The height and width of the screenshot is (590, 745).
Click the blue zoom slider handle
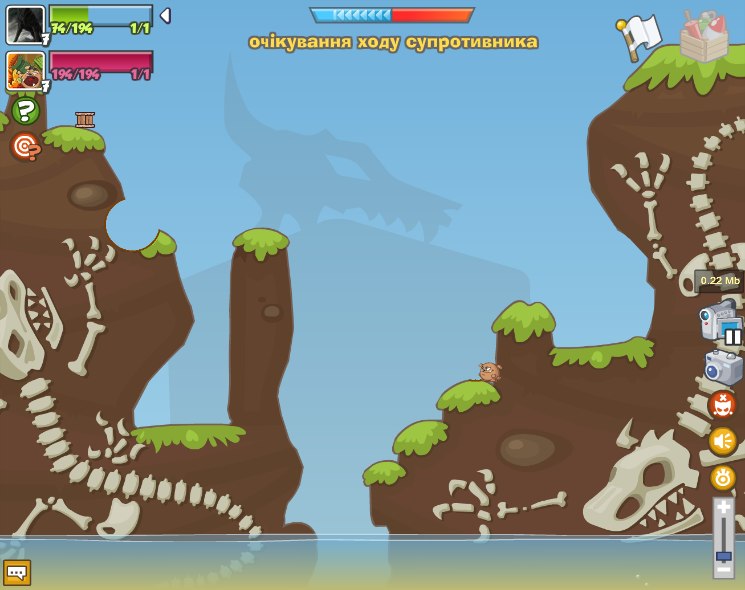click(723, 556)
